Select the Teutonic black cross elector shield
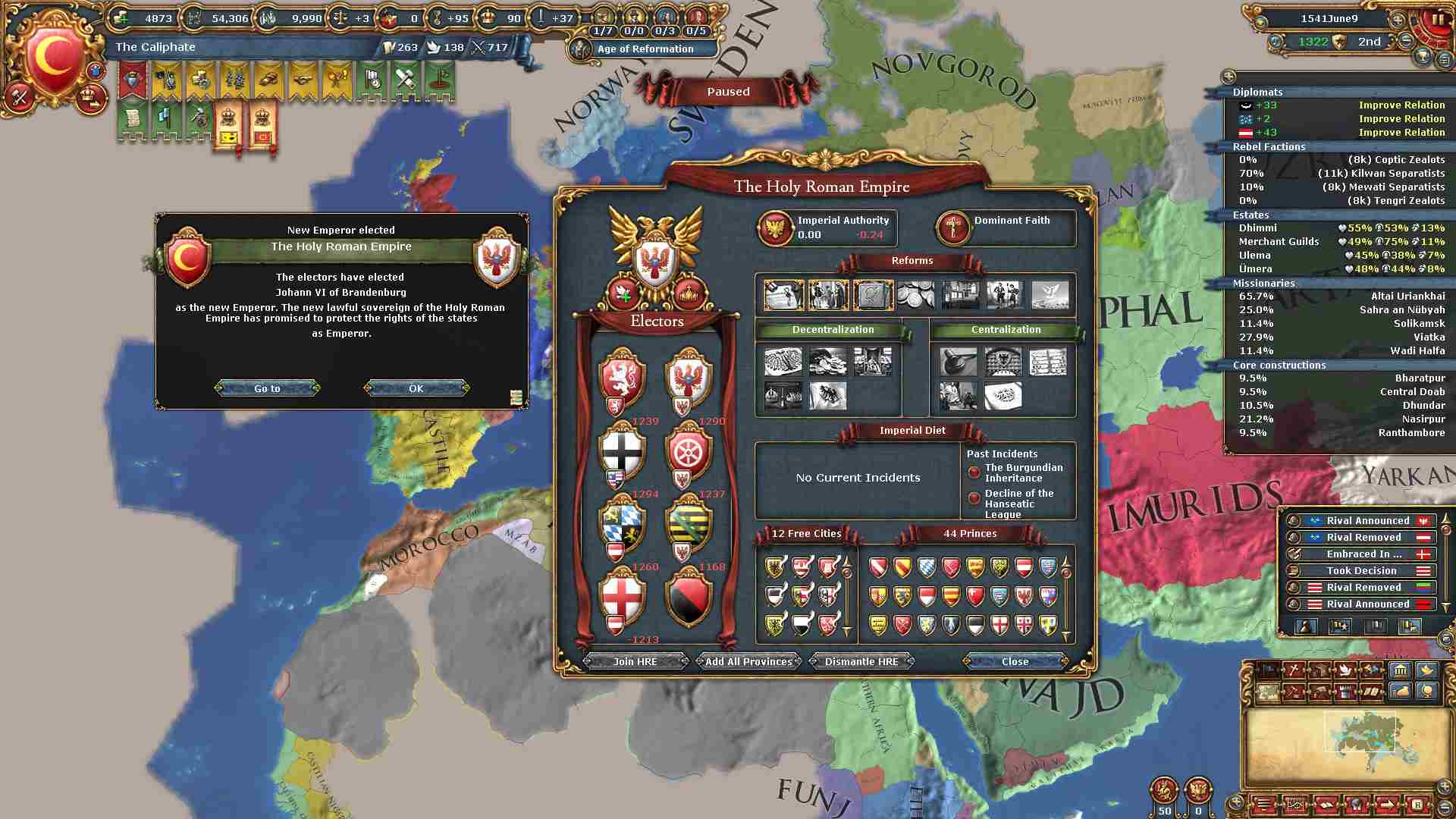Screen dimensions: 1456x819 (621, 452)
